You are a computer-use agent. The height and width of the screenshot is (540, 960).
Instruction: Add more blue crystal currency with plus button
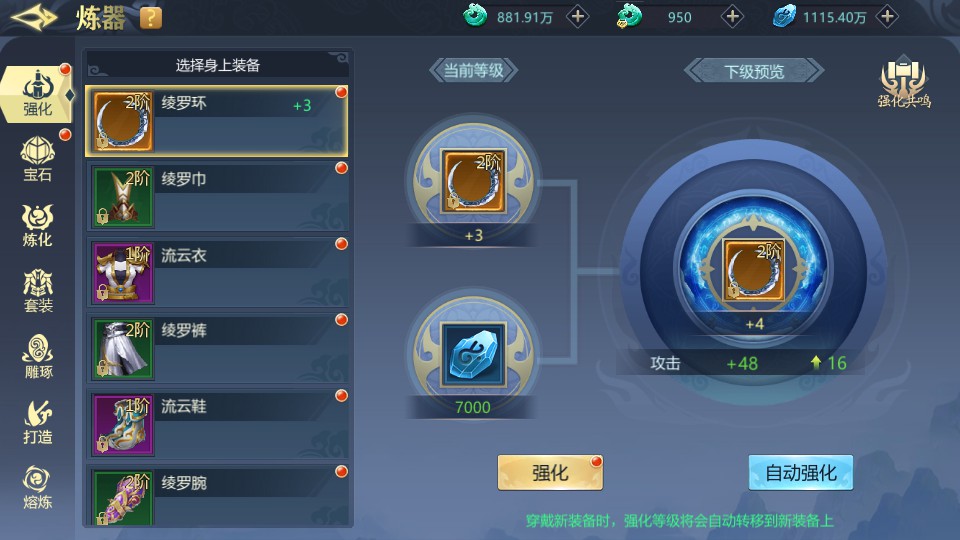(887, 17)
